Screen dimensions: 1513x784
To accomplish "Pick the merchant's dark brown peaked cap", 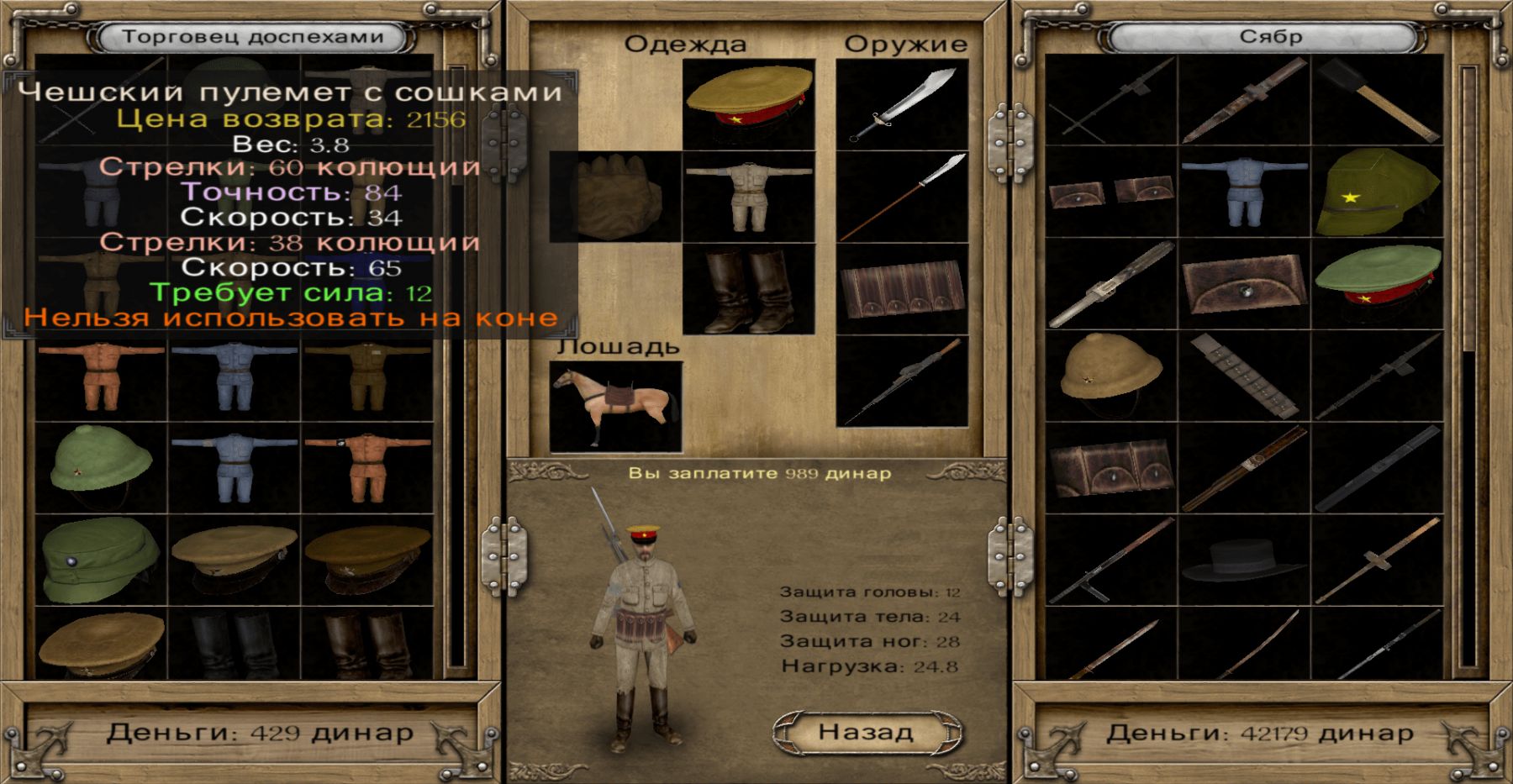I will click(368, 559).
